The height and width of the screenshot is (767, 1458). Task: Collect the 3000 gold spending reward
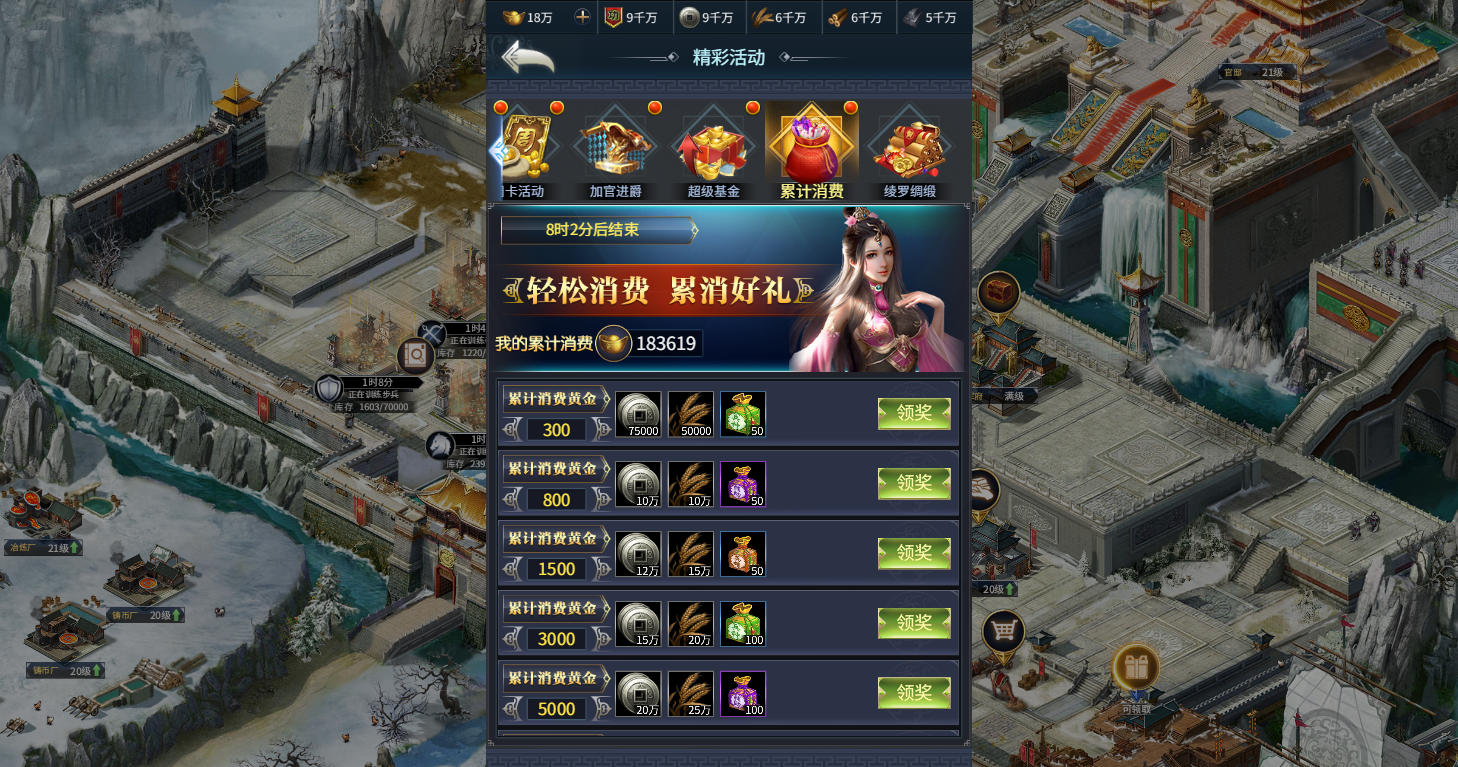click(x=914, y=623)
